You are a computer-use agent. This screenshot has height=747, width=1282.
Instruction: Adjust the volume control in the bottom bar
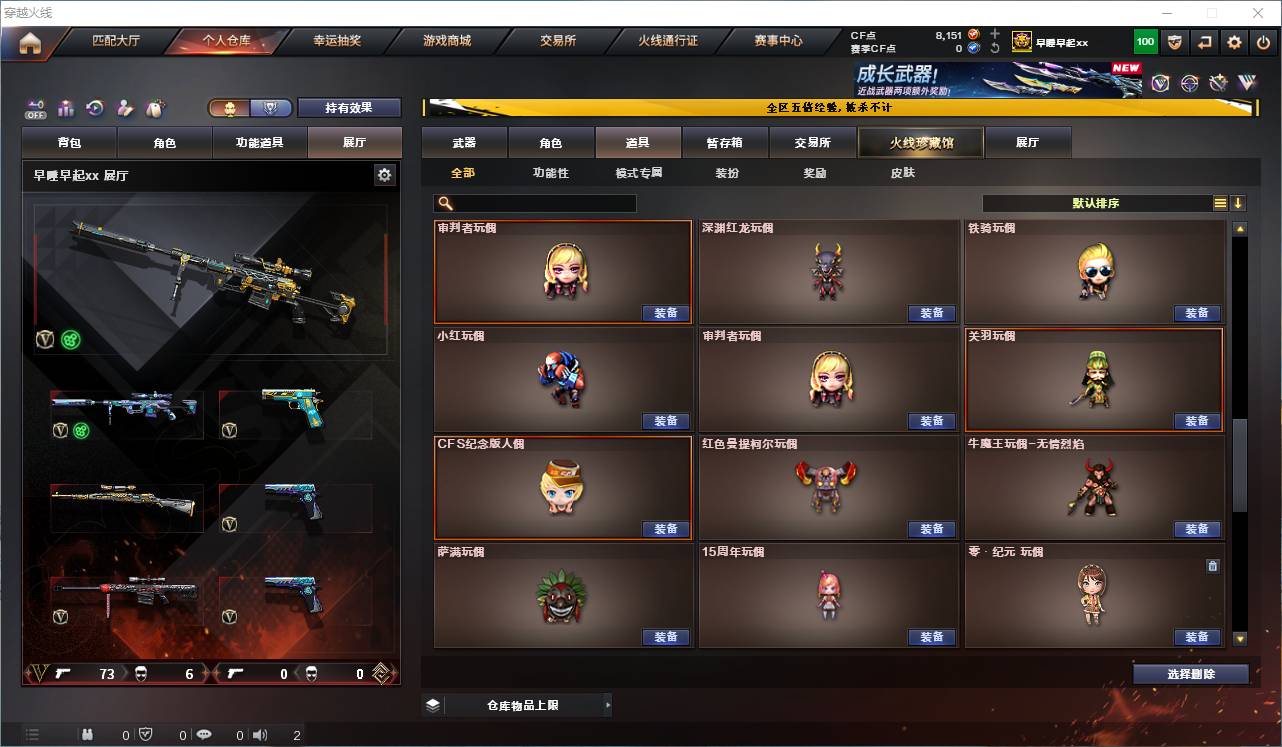click(x=260, y=734)
